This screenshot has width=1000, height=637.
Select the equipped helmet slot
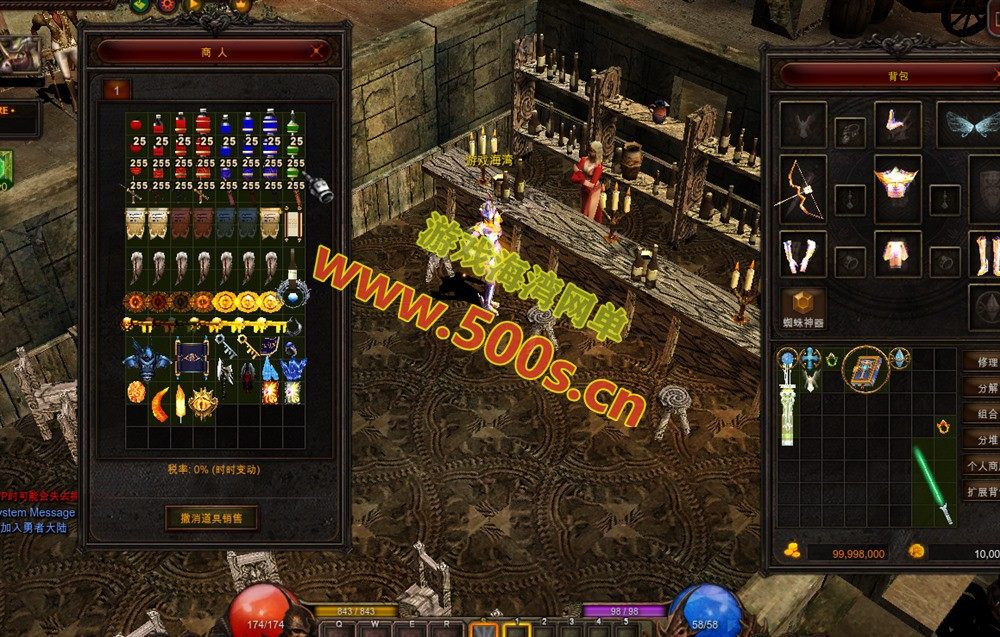896,124
